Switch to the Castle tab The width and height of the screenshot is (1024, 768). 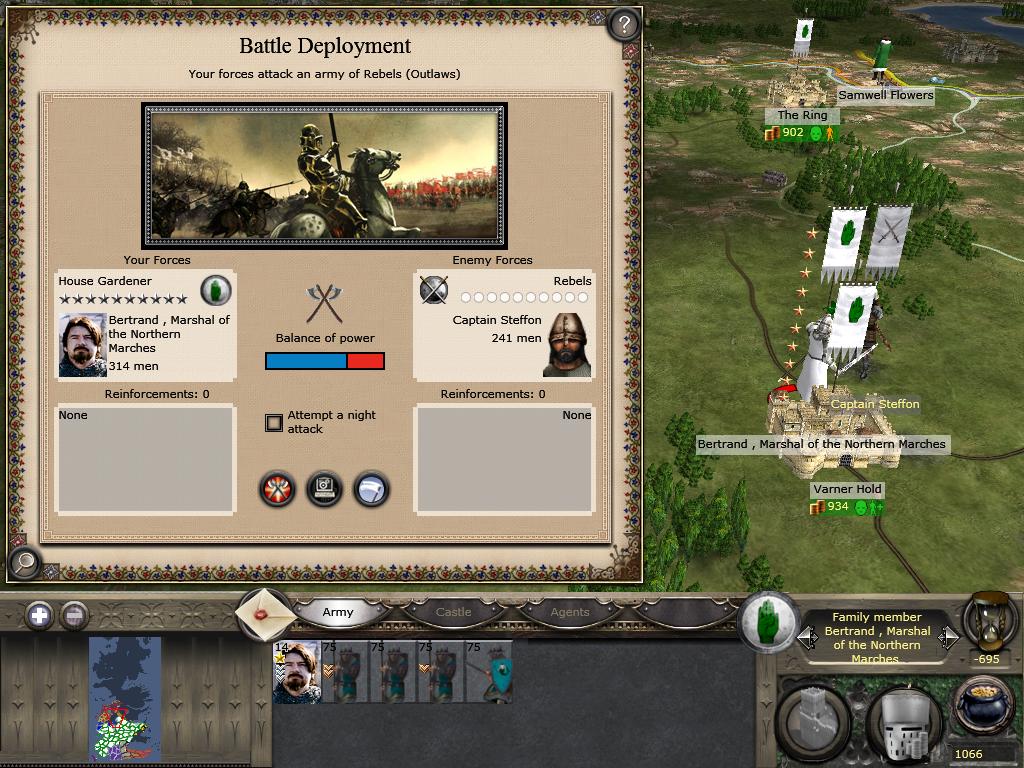[x=453, y=612]
